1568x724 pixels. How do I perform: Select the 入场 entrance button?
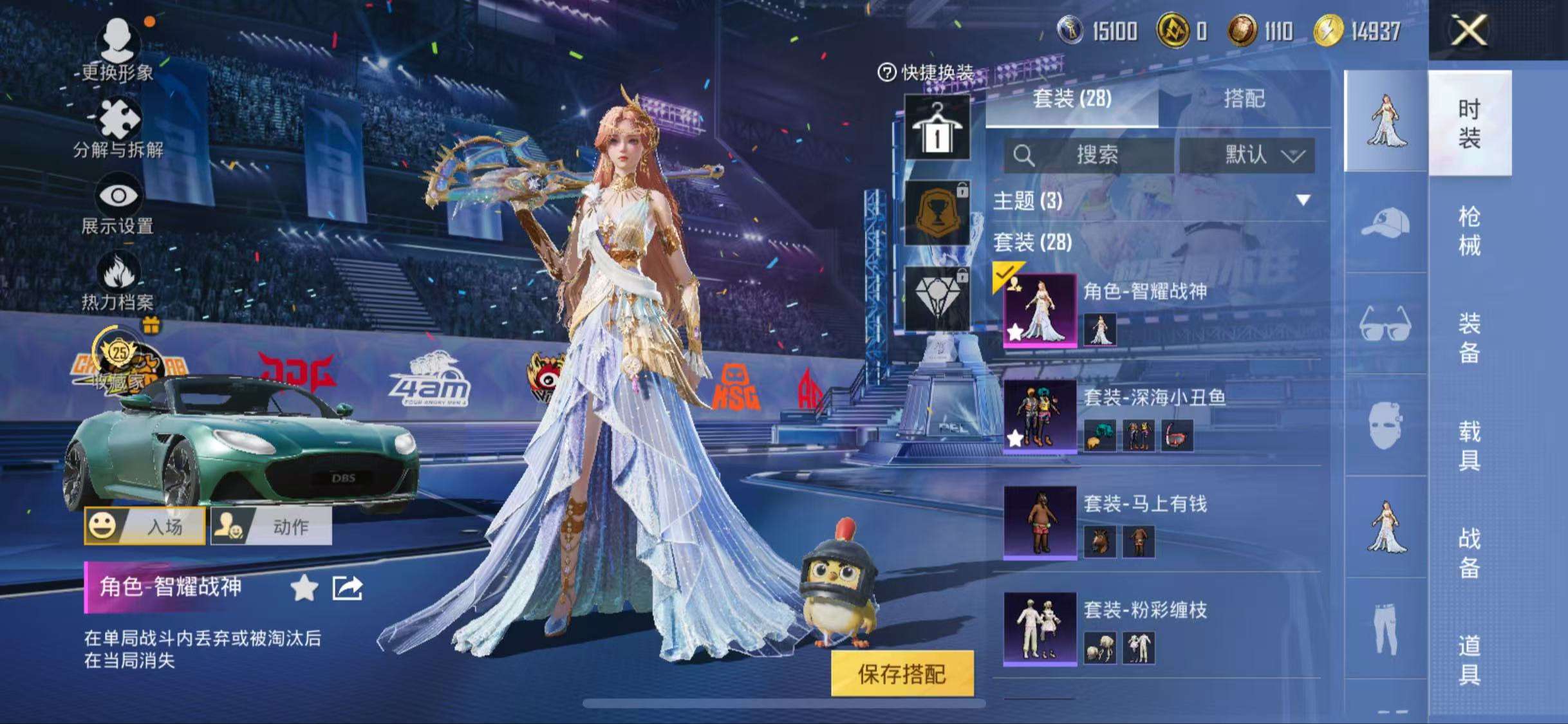click(145, 526)
